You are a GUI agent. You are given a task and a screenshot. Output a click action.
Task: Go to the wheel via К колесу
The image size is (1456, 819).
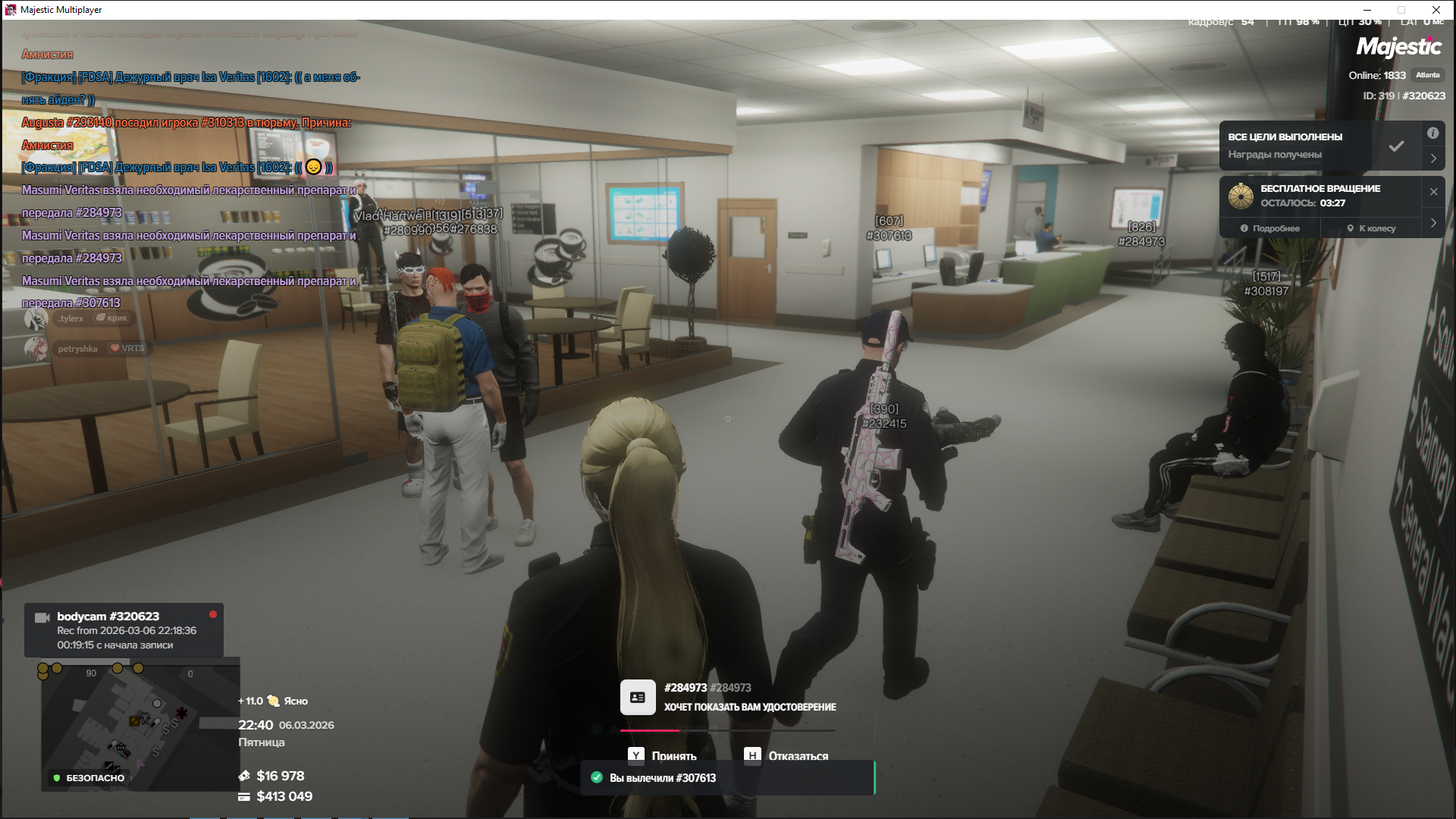point(1371,228)
